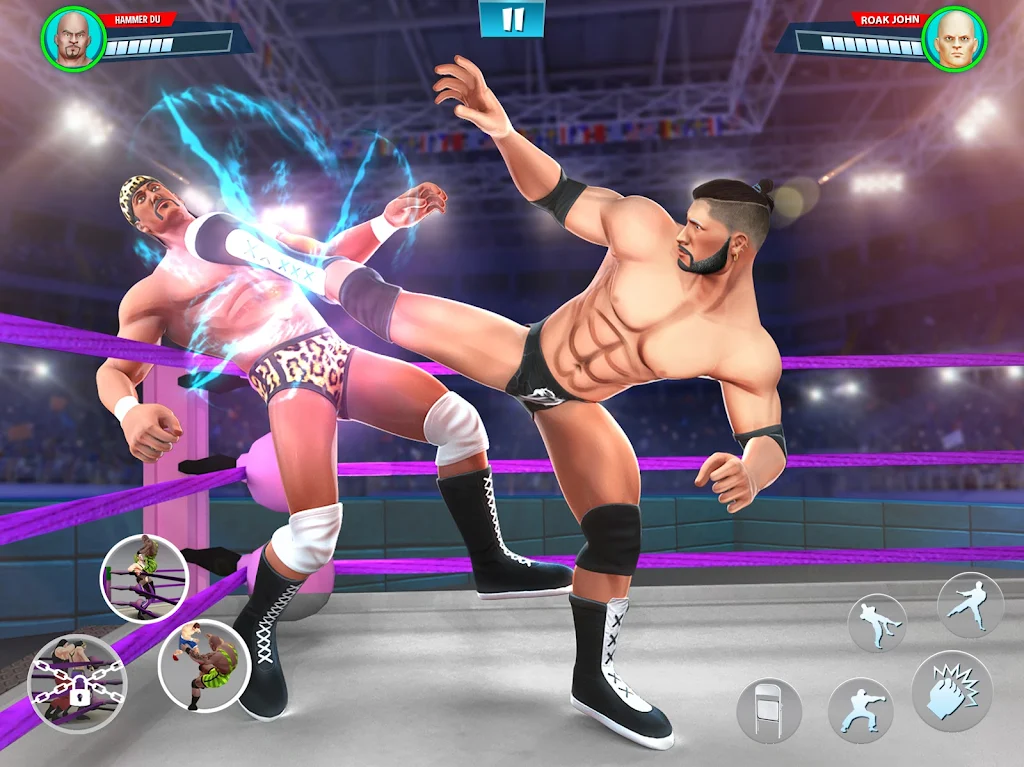The width and height of the screenshot is (1024, 767).
Task: Use the knee strike special move
Action: point(203,664)
